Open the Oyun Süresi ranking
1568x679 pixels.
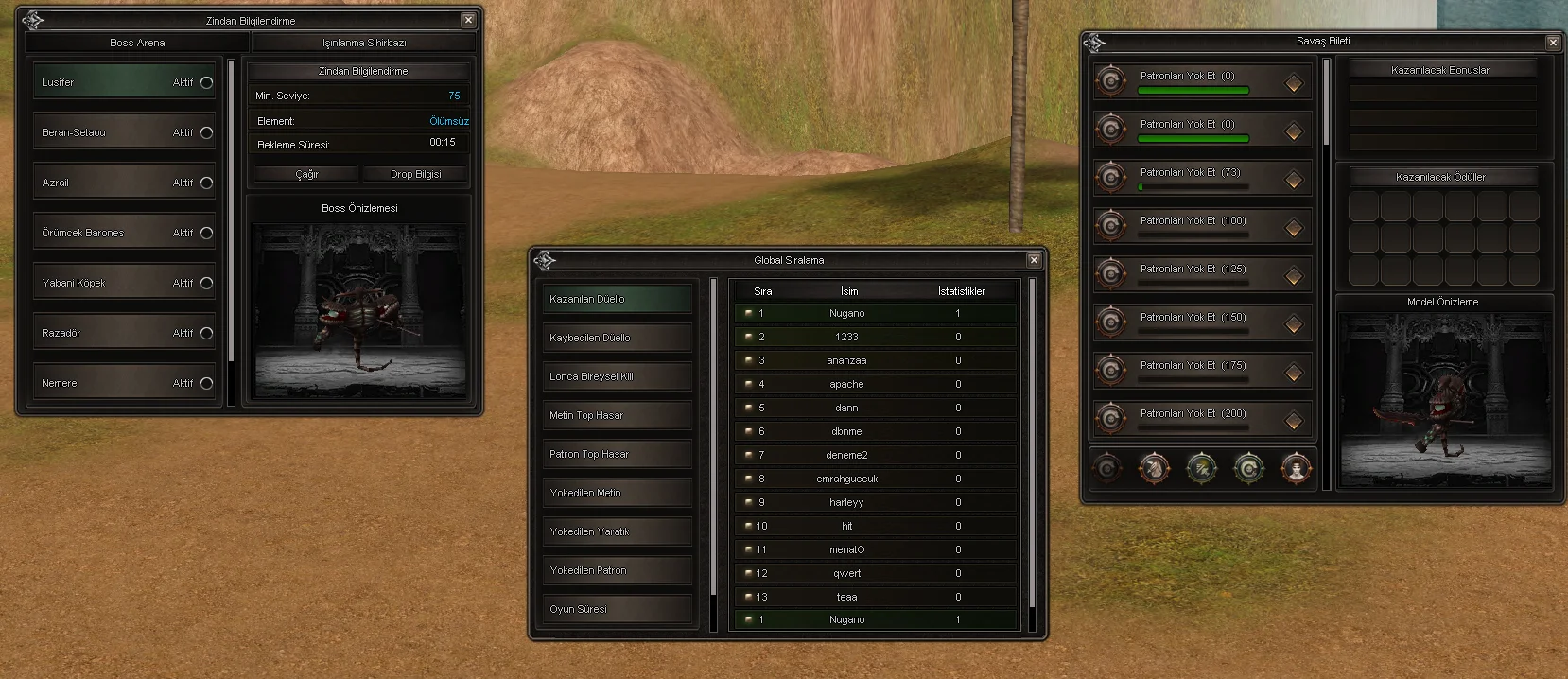tap(617, 609)
